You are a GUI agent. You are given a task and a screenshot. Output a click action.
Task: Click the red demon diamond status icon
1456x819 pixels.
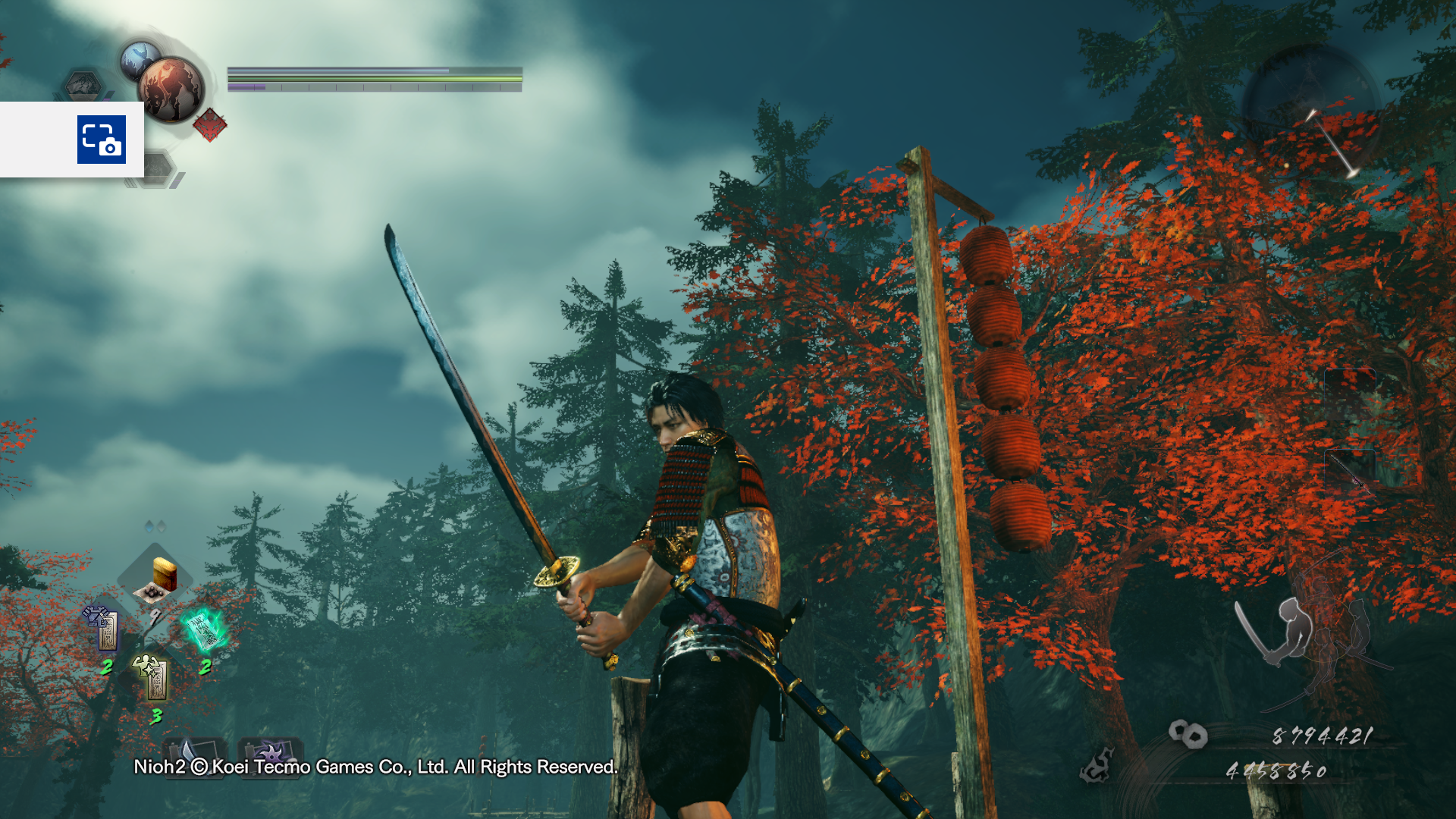[x=210, y=125]
